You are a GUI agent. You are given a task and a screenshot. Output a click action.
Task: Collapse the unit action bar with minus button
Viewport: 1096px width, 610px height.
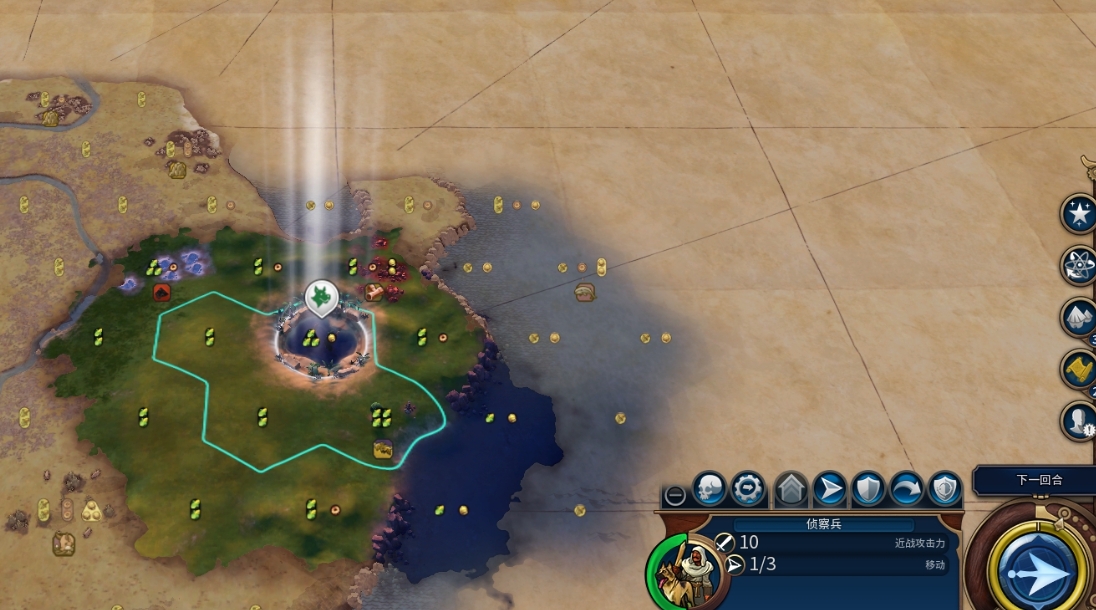point(676,495)
